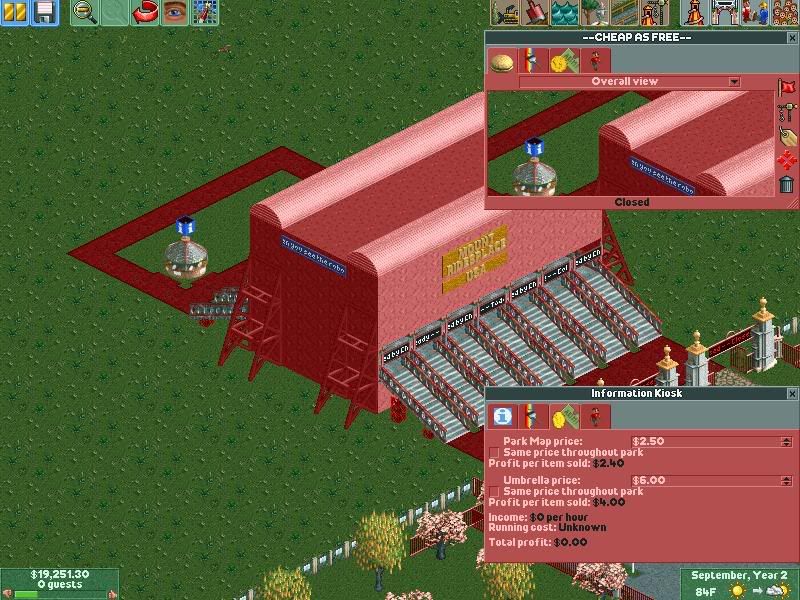
Task: Choose the shovel land adjustment tool
Action: 535,13
